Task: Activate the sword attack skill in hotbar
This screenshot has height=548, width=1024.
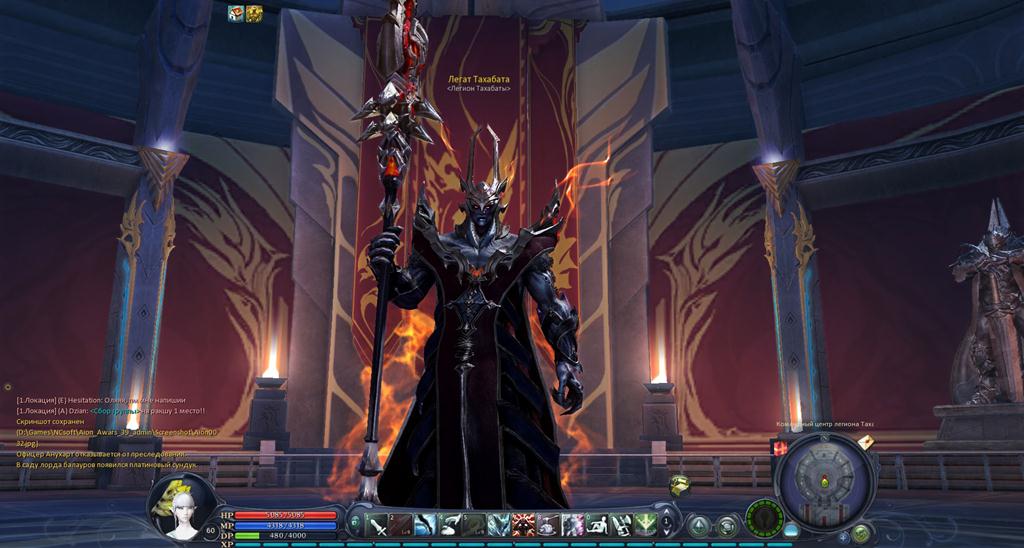Action: click(x=378, y=523)
